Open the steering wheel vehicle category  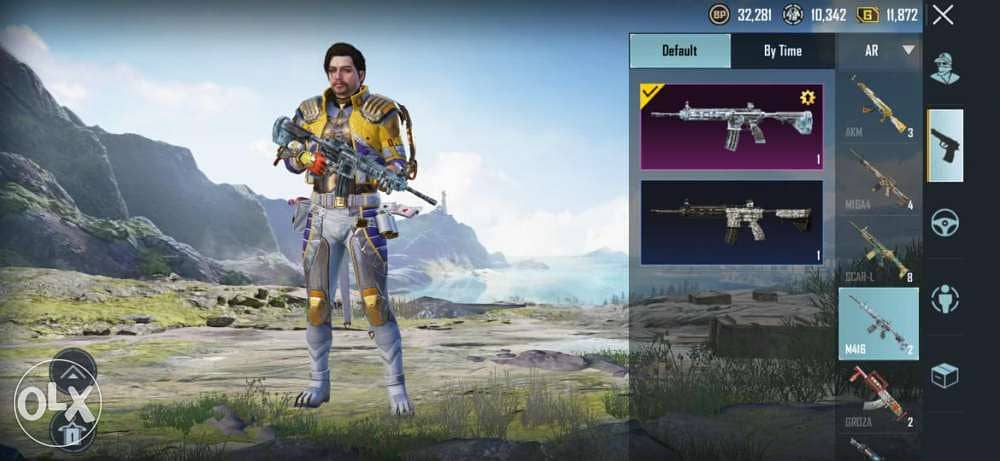[x=945, y=222]
